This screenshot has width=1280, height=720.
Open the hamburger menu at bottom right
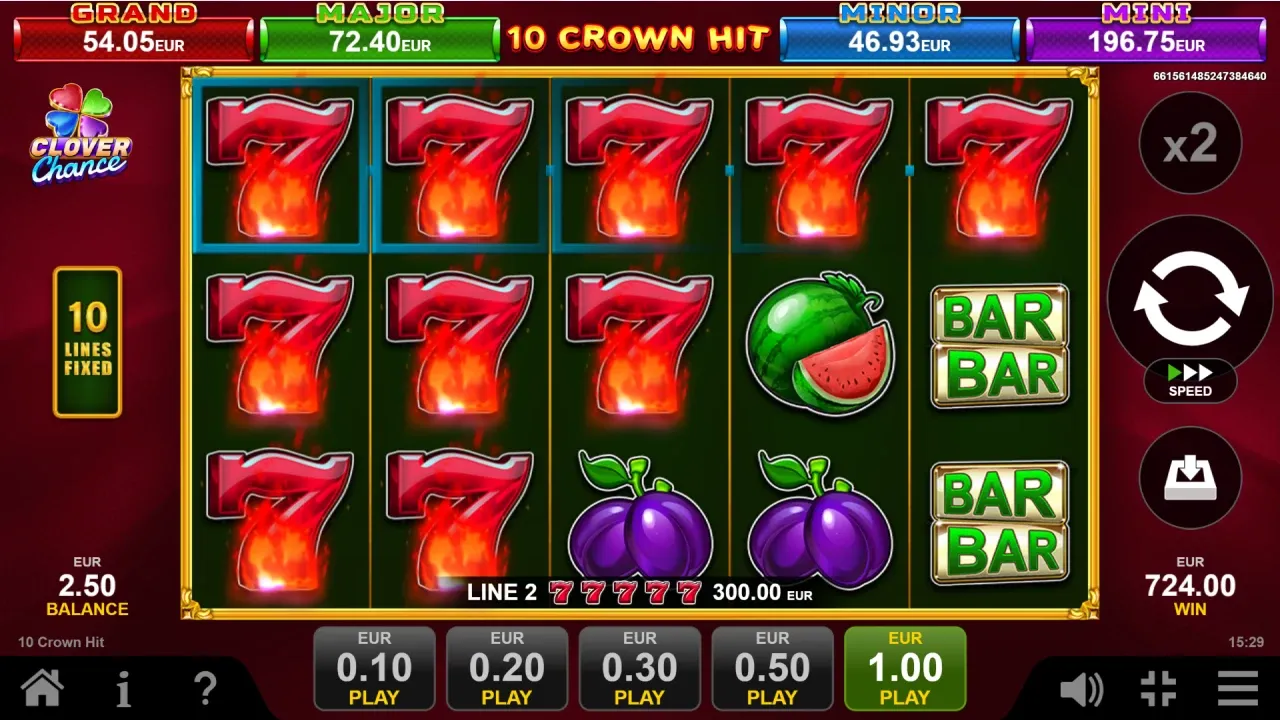pyautogui.click(x=1237, y=689)
